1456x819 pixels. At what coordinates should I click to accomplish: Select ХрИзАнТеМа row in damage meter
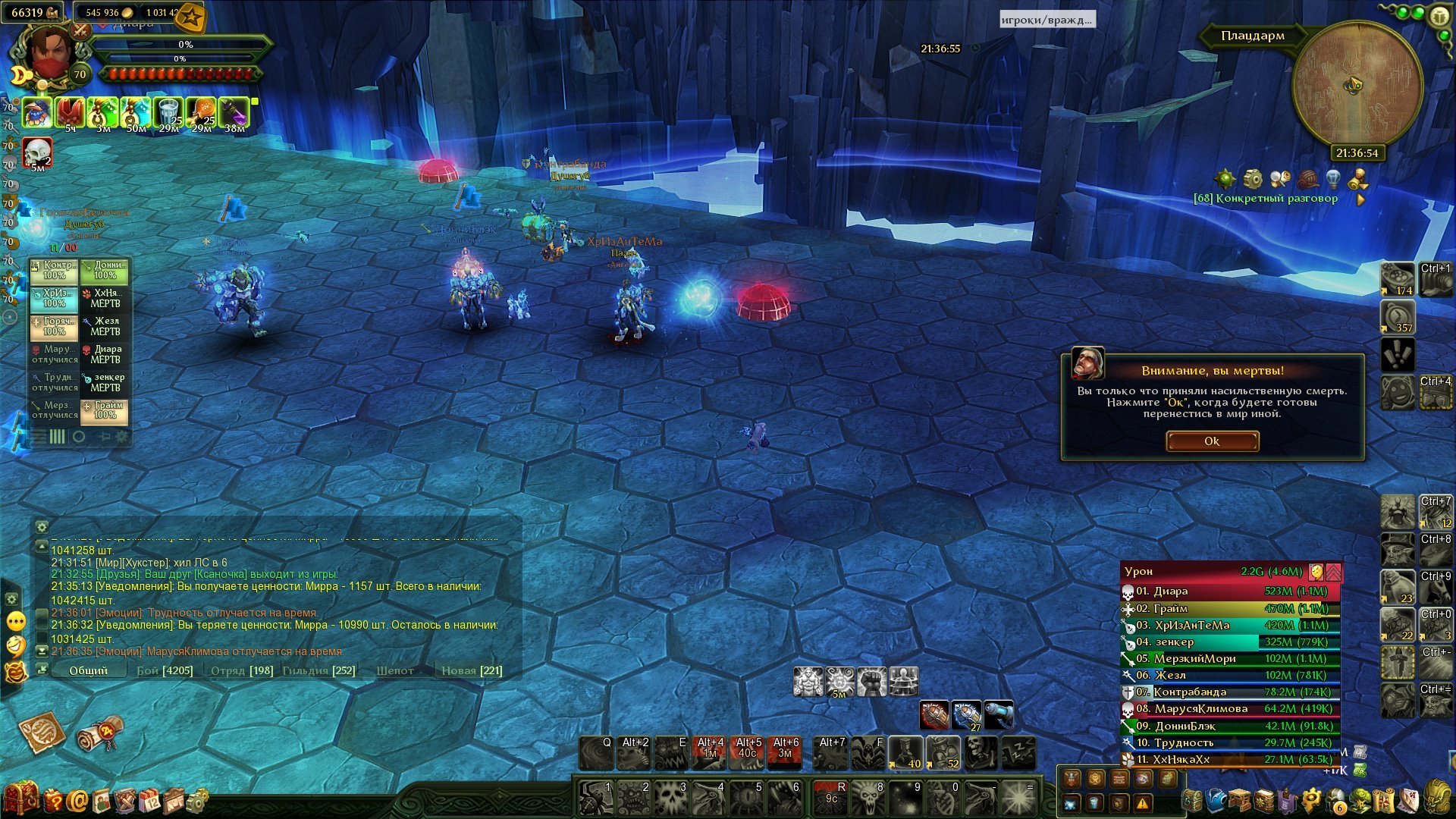(1230, 626)
